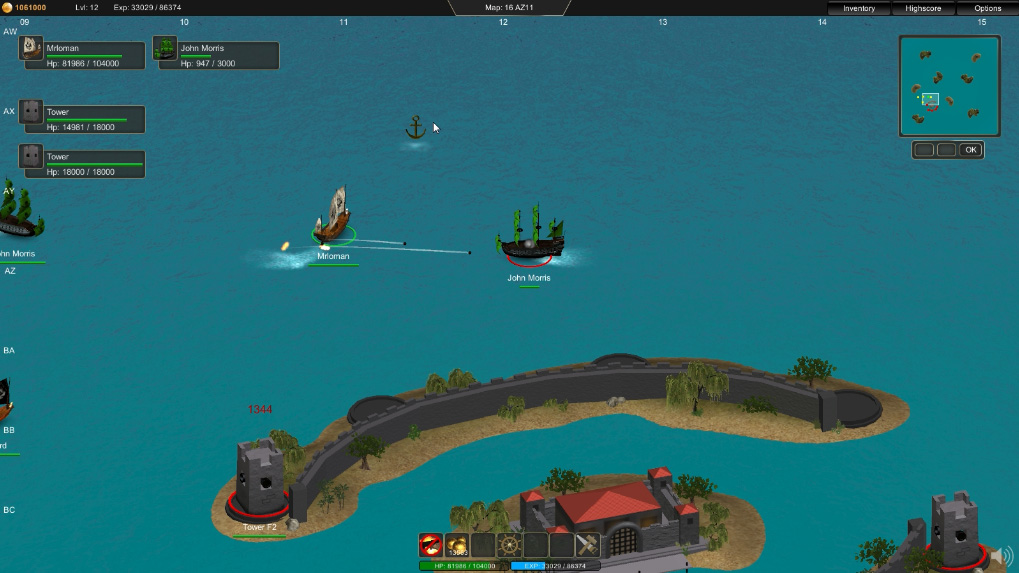Use the saw and hammer repair icon
This screenshot has width=1019, height=573.
(588, 545)
